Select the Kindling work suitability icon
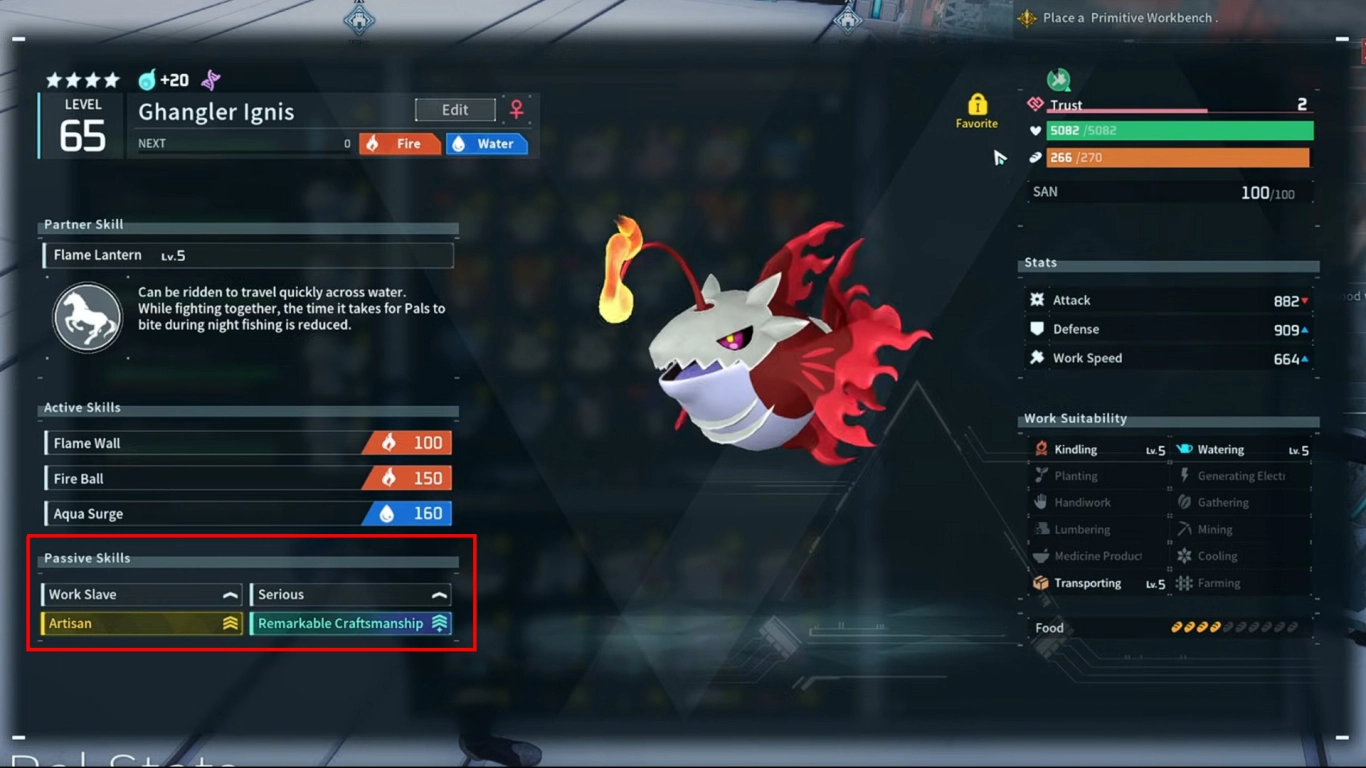Image resolution: width=1366 pixels, height=768 pixels. (1043, 449)
